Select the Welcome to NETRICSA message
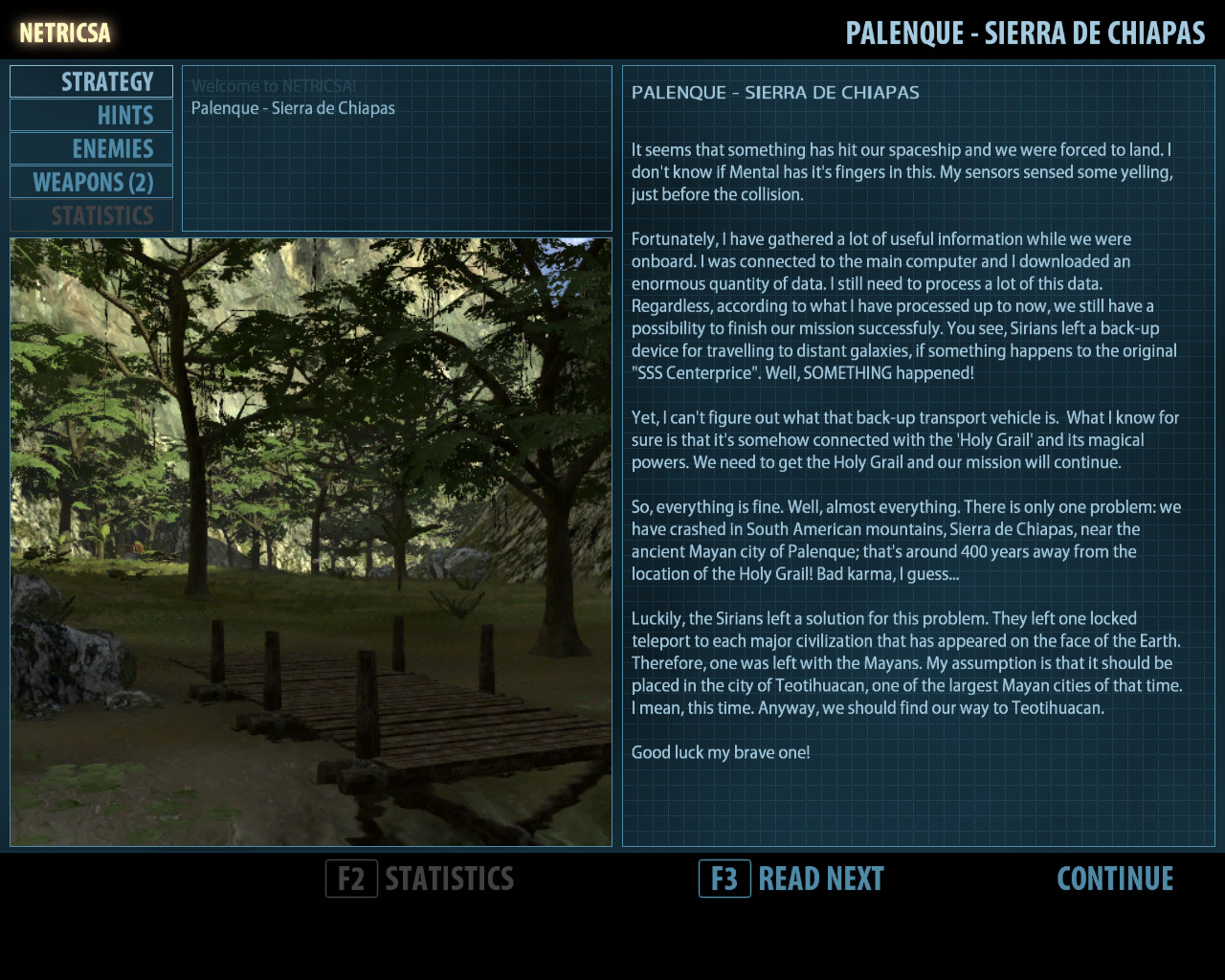 (x=274, y=86)
